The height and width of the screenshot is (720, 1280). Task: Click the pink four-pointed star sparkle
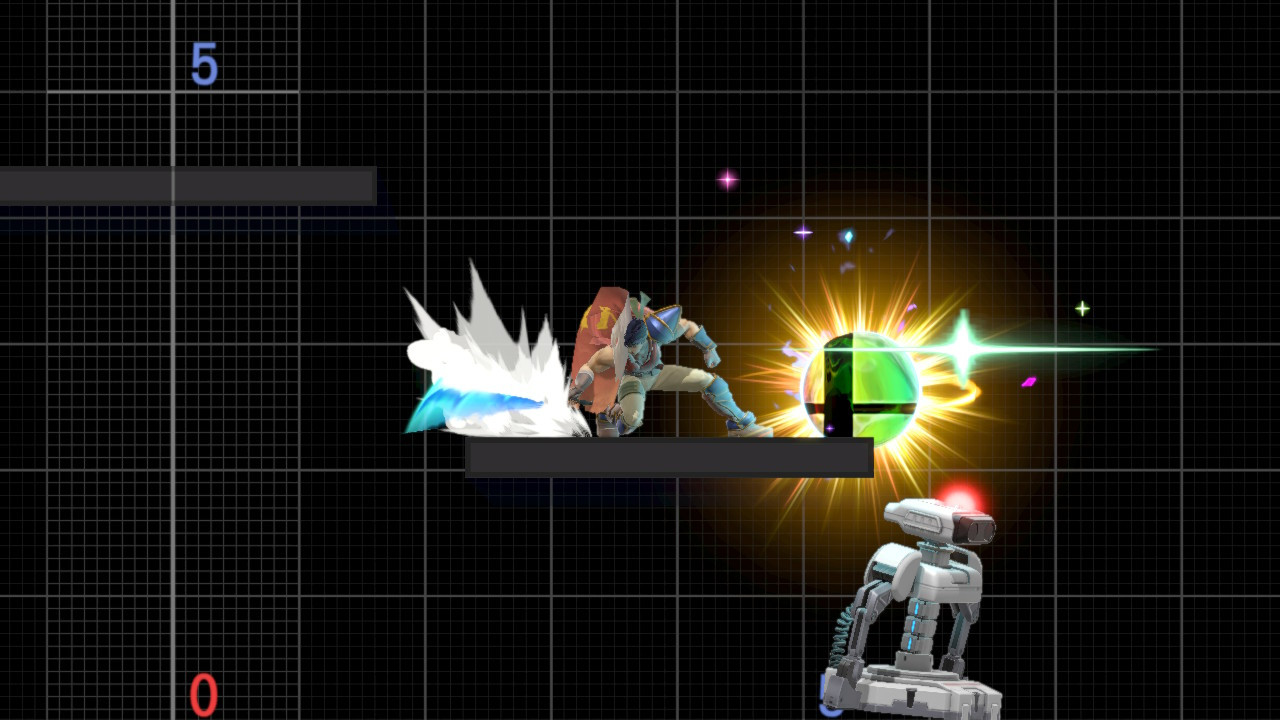727,179
